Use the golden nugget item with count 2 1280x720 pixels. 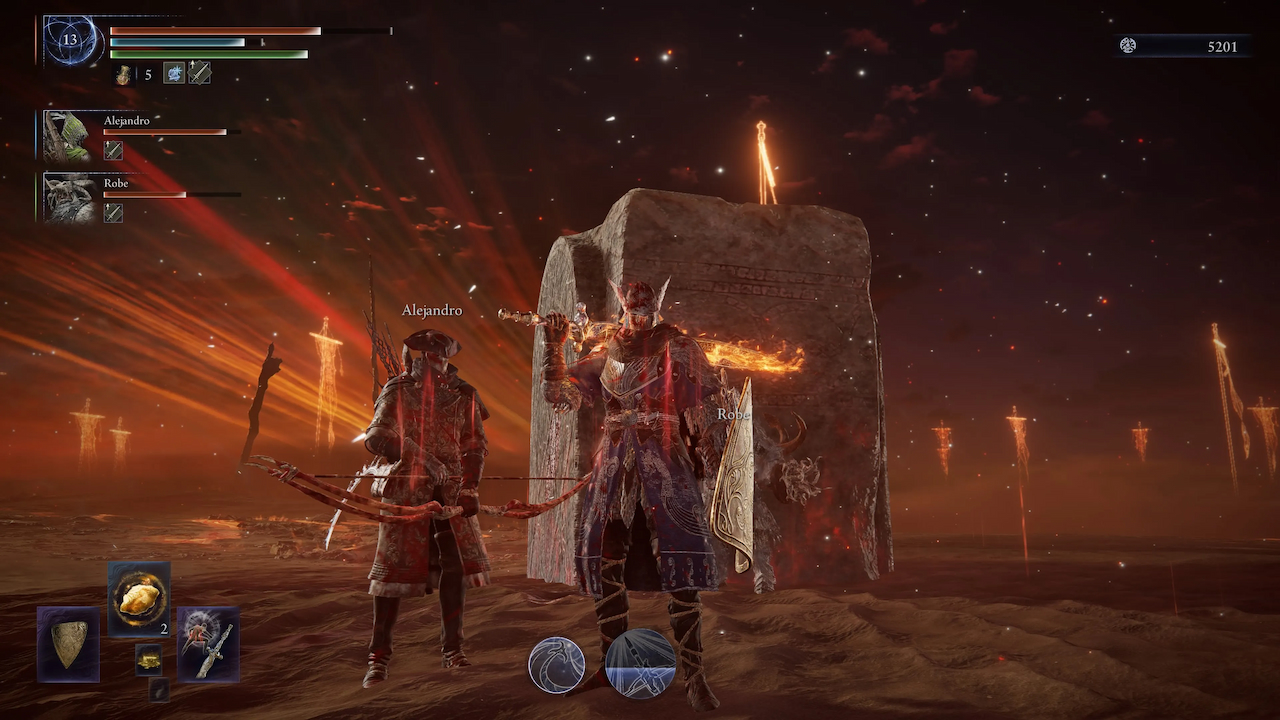click(x=139, y=599)
